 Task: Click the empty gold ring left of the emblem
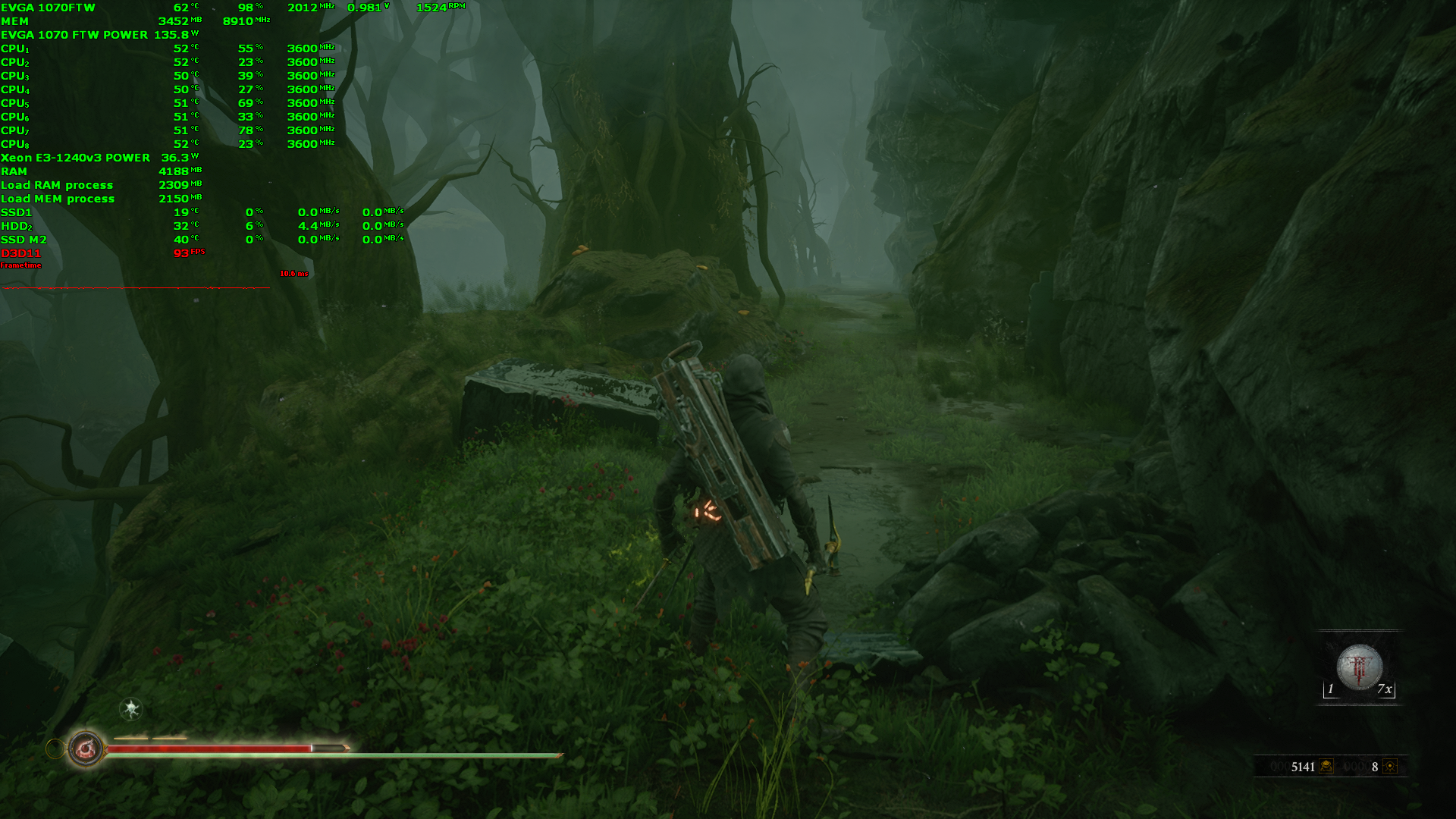(x=55, y=749)
